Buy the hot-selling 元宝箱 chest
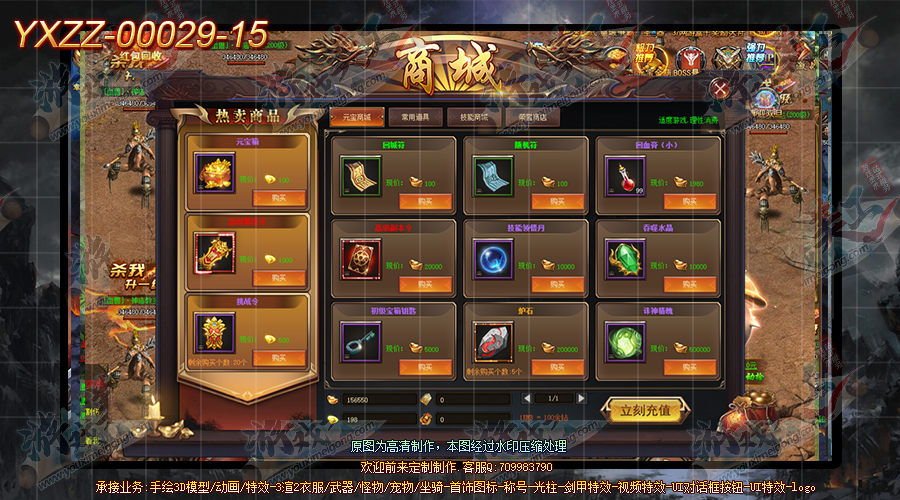Viewport: 900px width, 500px height. point(278,199)
